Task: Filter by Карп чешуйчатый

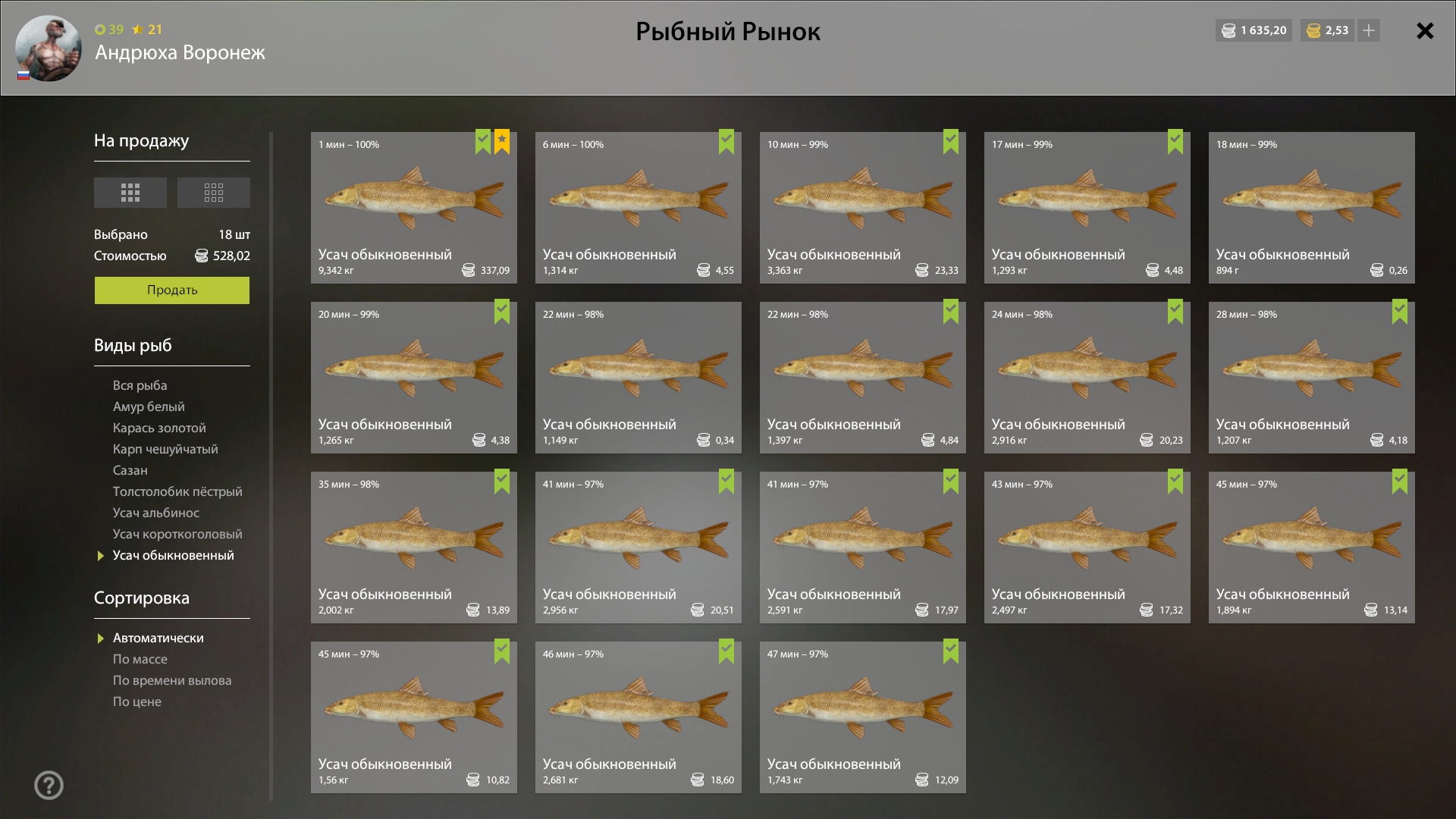Action: click(165, 449)
